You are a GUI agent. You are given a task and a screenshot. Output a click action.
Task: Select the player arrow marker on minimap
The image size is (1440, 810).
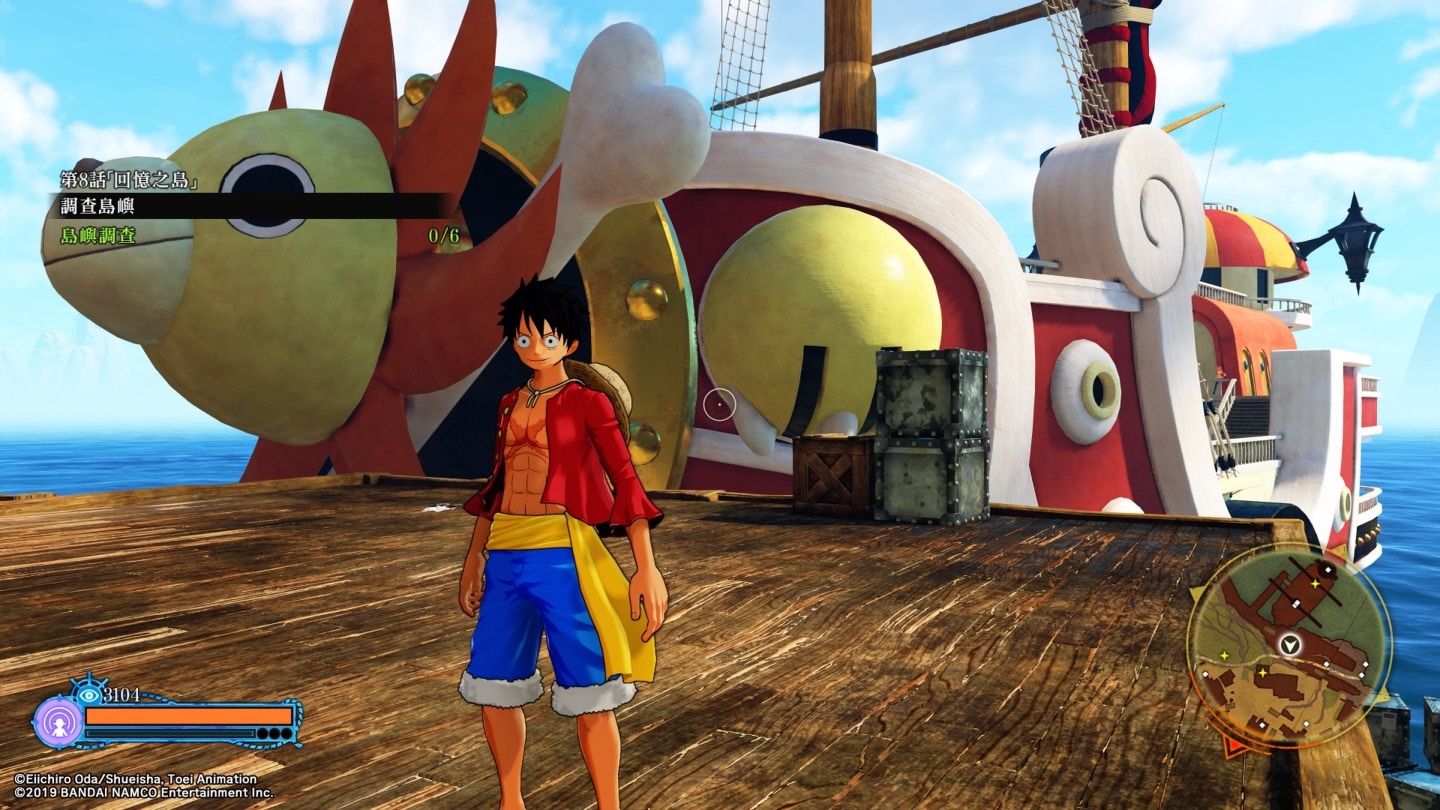point(1292,644)
